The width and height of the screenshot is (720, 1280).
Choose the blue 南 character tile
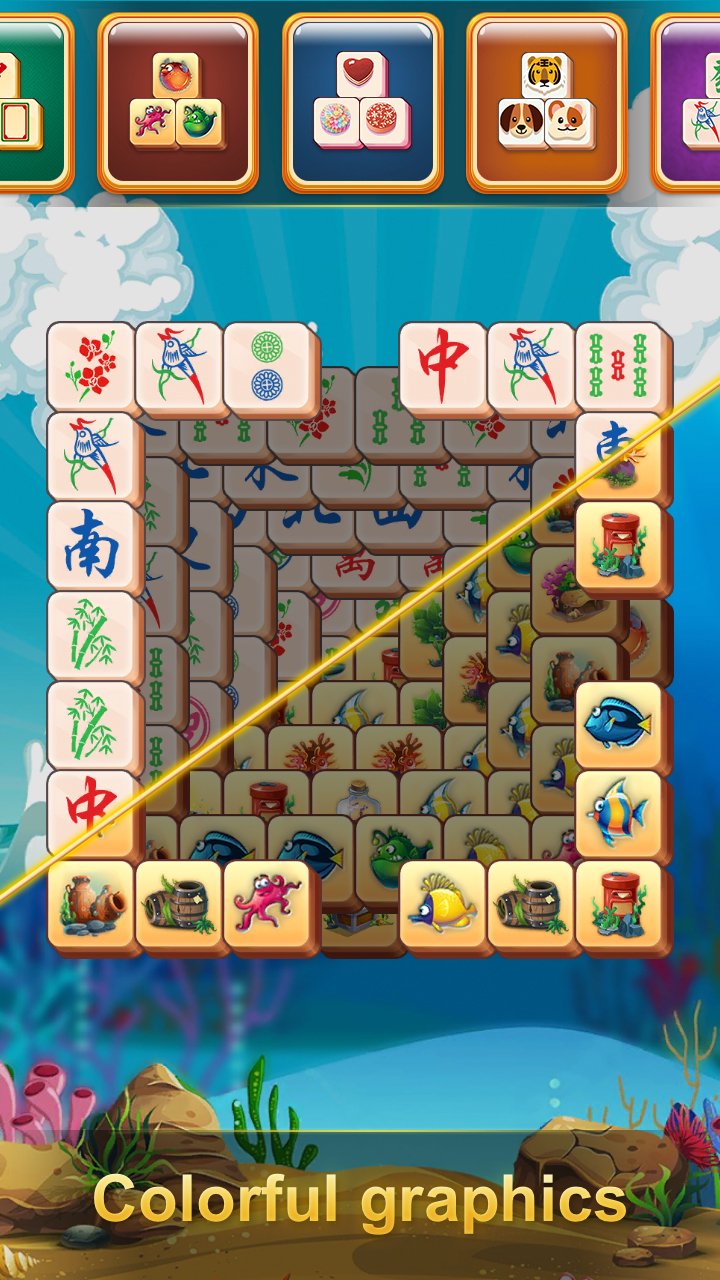[90, 546]
